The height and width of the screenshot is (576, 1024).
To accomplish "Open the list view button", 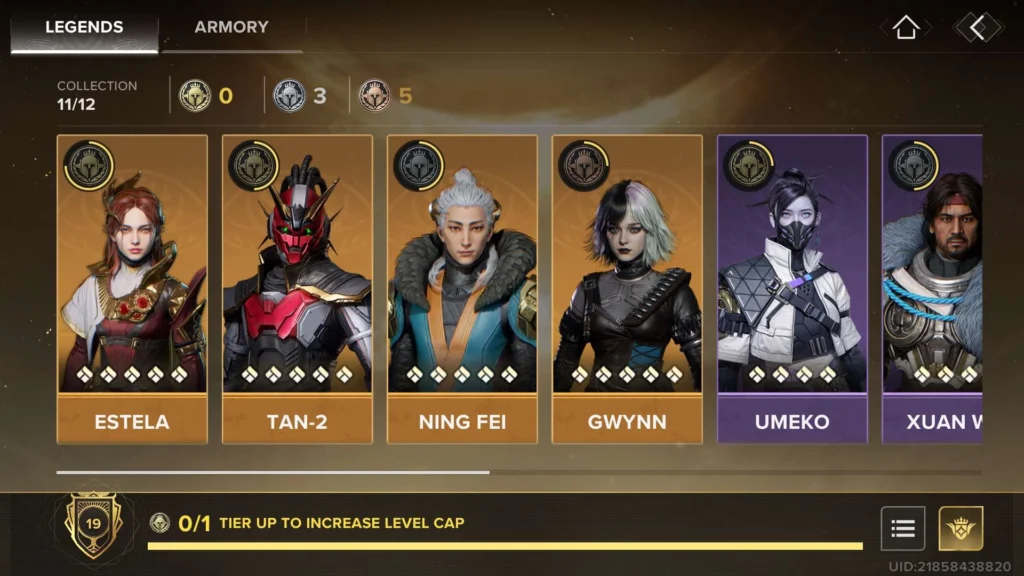I will (x=902, y=528).
